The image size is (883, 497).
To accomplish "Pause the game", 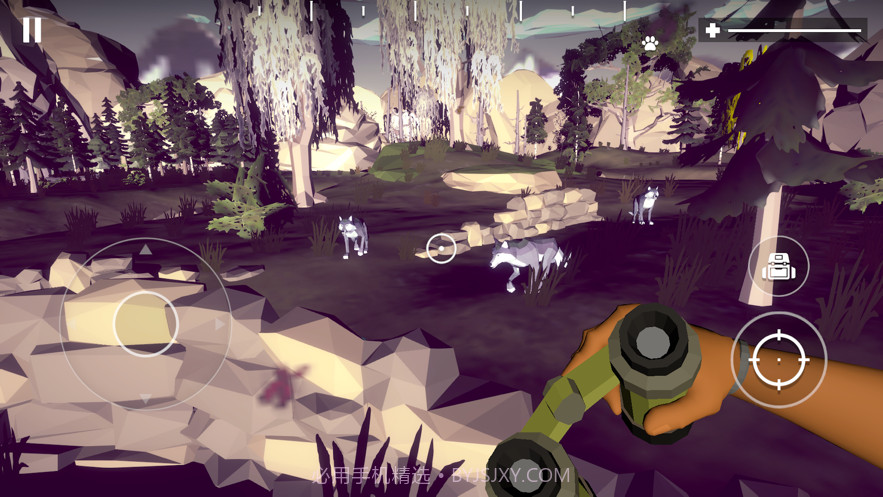I will [32, 30].
